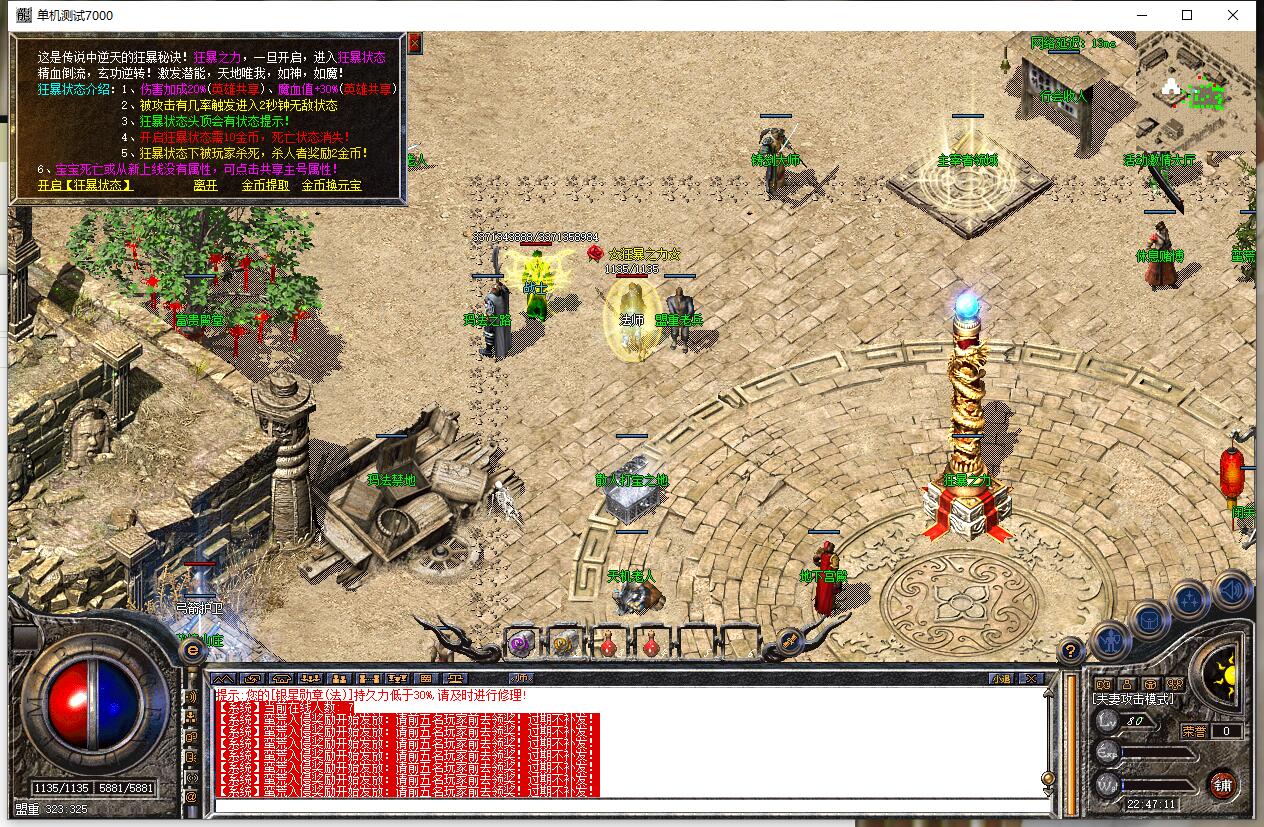Close the NPC dialog with the red X
The height and width of the screenshot is (827, 1264).
tap(414, 42)
